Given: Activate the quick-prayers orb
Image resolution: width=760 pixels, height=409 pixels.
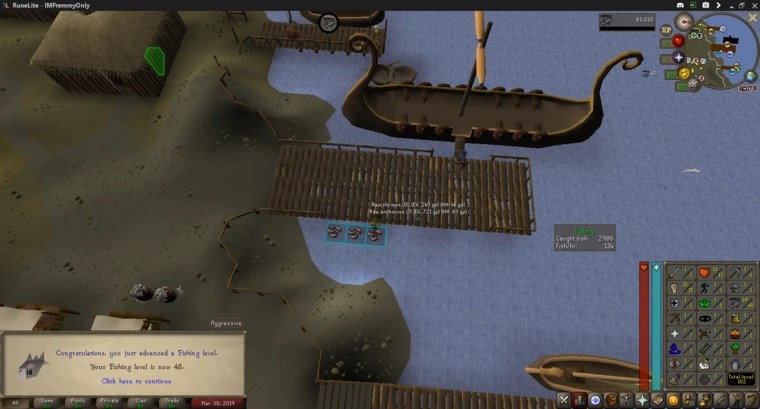Looking at the screenshot, I should coord(679,57).
